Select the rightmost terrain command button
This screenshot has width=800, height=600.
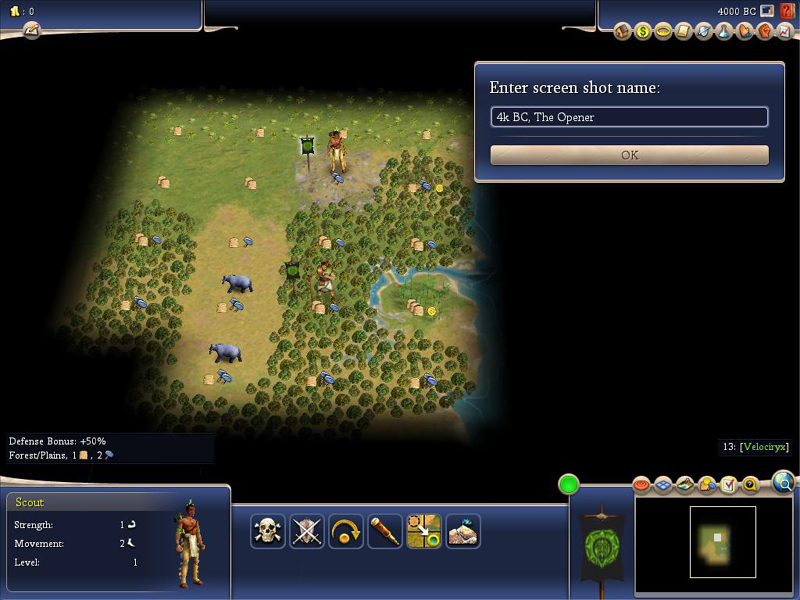[463, 531]
